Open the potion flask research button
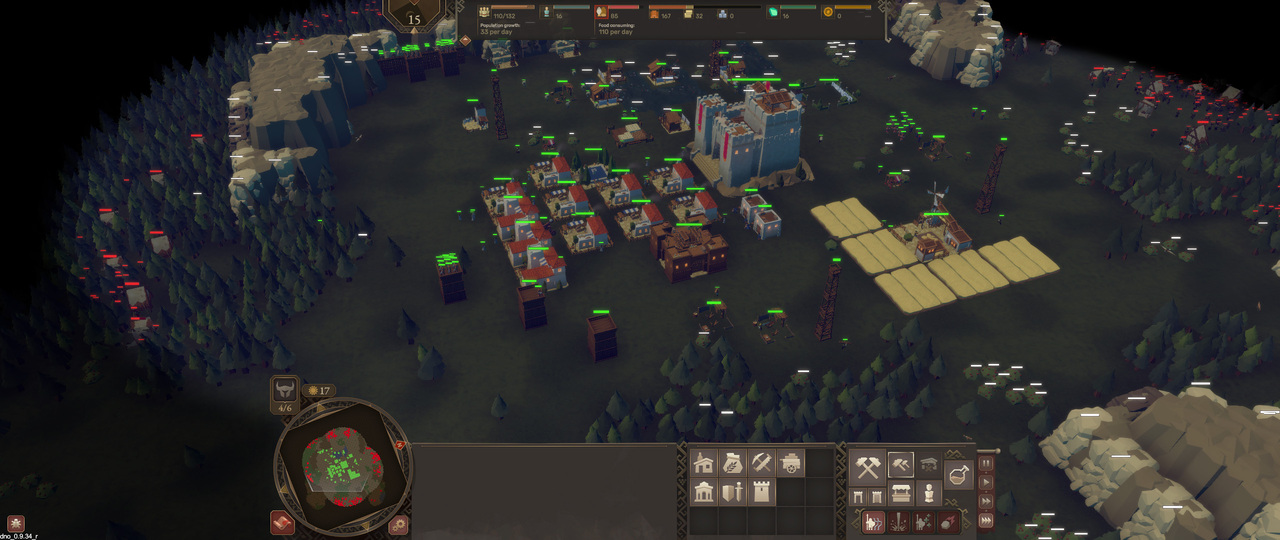1280x540 pixels. 958,475
